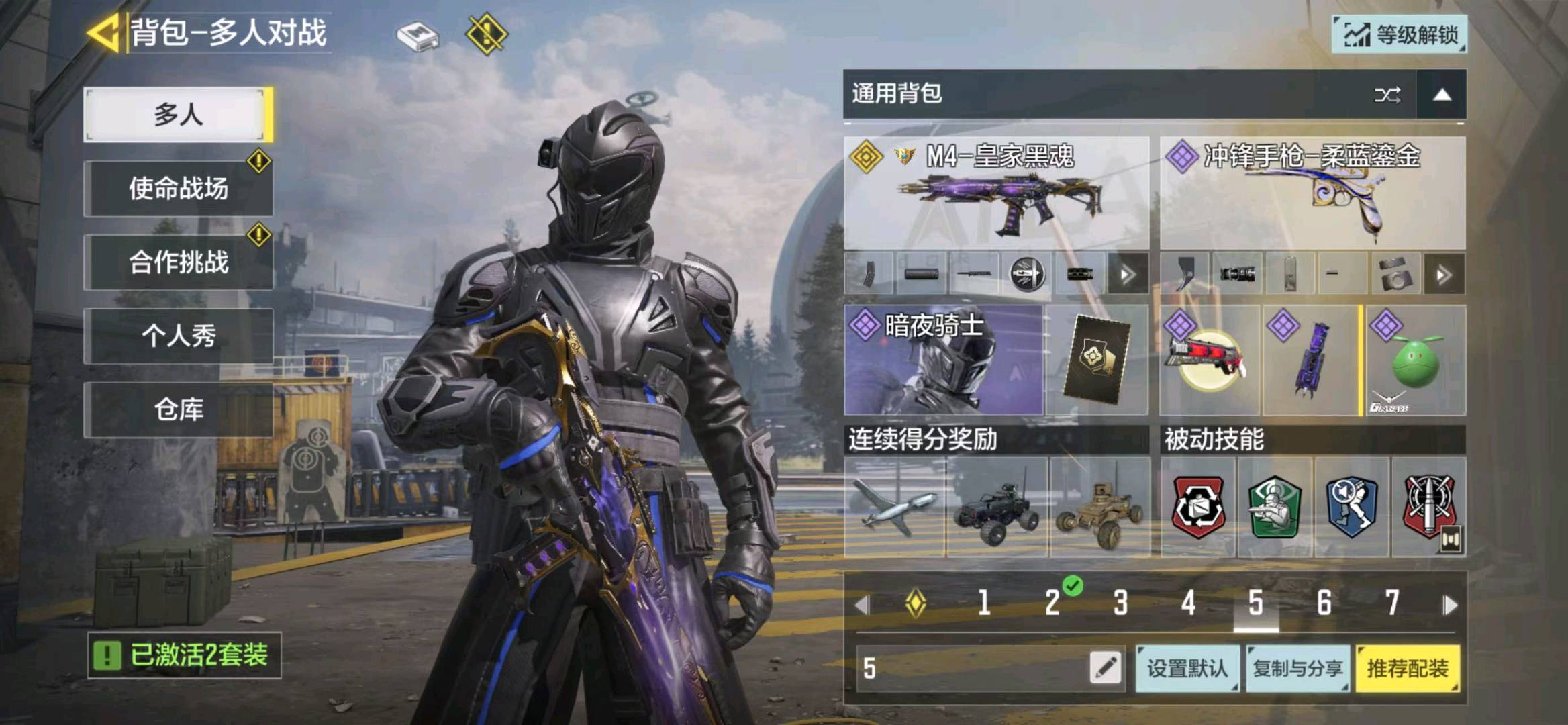Switch to the 个人秀 tab
The width and height of the screenshot is (1568, 725).
(178, 336)
